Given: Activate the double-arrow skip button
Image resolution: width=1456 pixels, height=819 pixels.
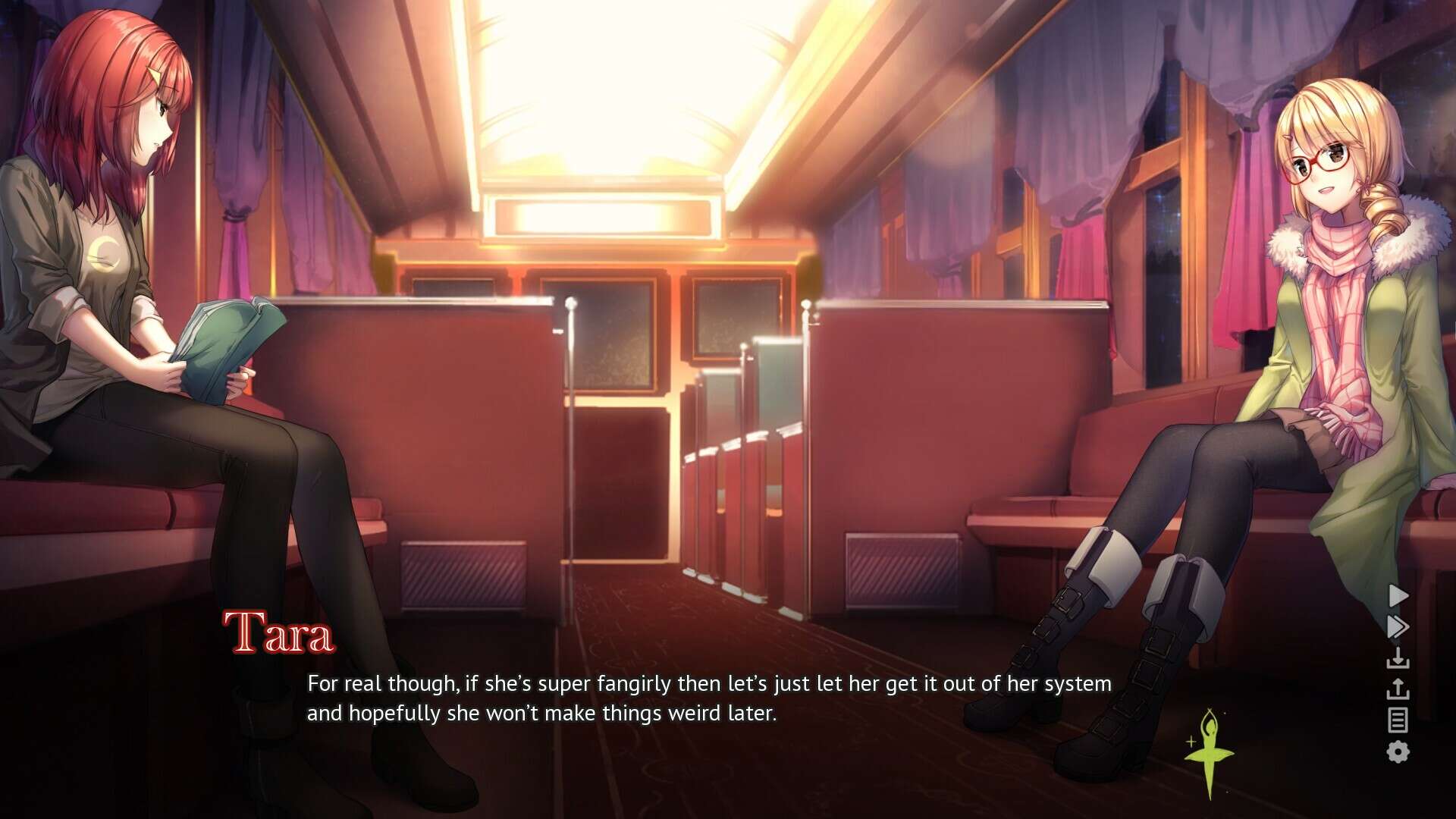Looking at the screenshot, I should click(x=1398, y=627).
